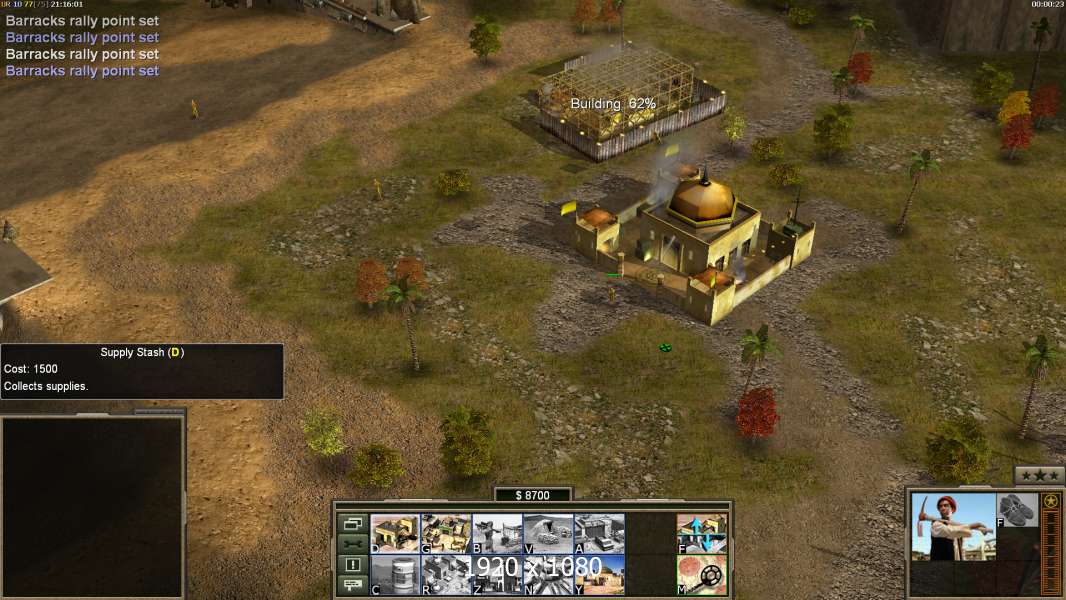Select the worker shoes upgrade icon
This screenshot has height=600, width=1066.
1018,510
